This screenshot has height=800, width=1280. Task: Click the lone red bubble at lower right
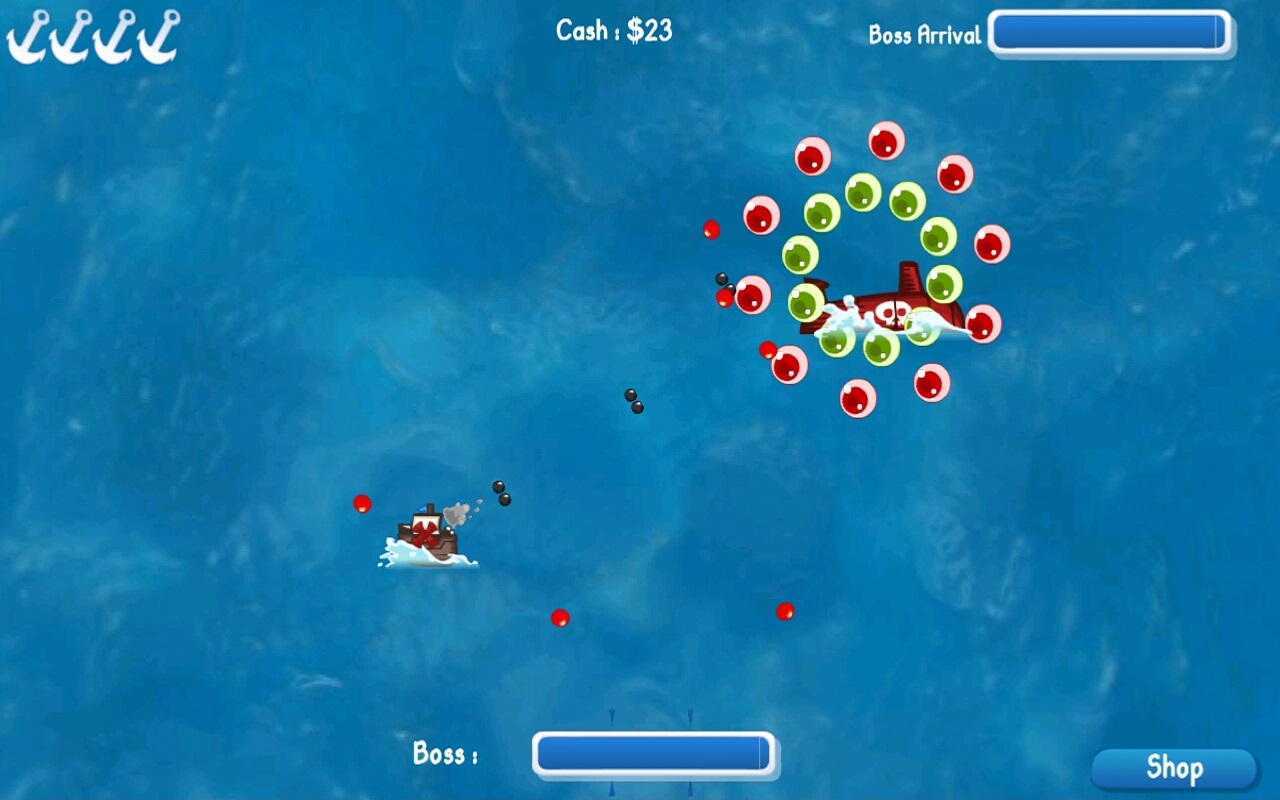[x=783, y=611]
